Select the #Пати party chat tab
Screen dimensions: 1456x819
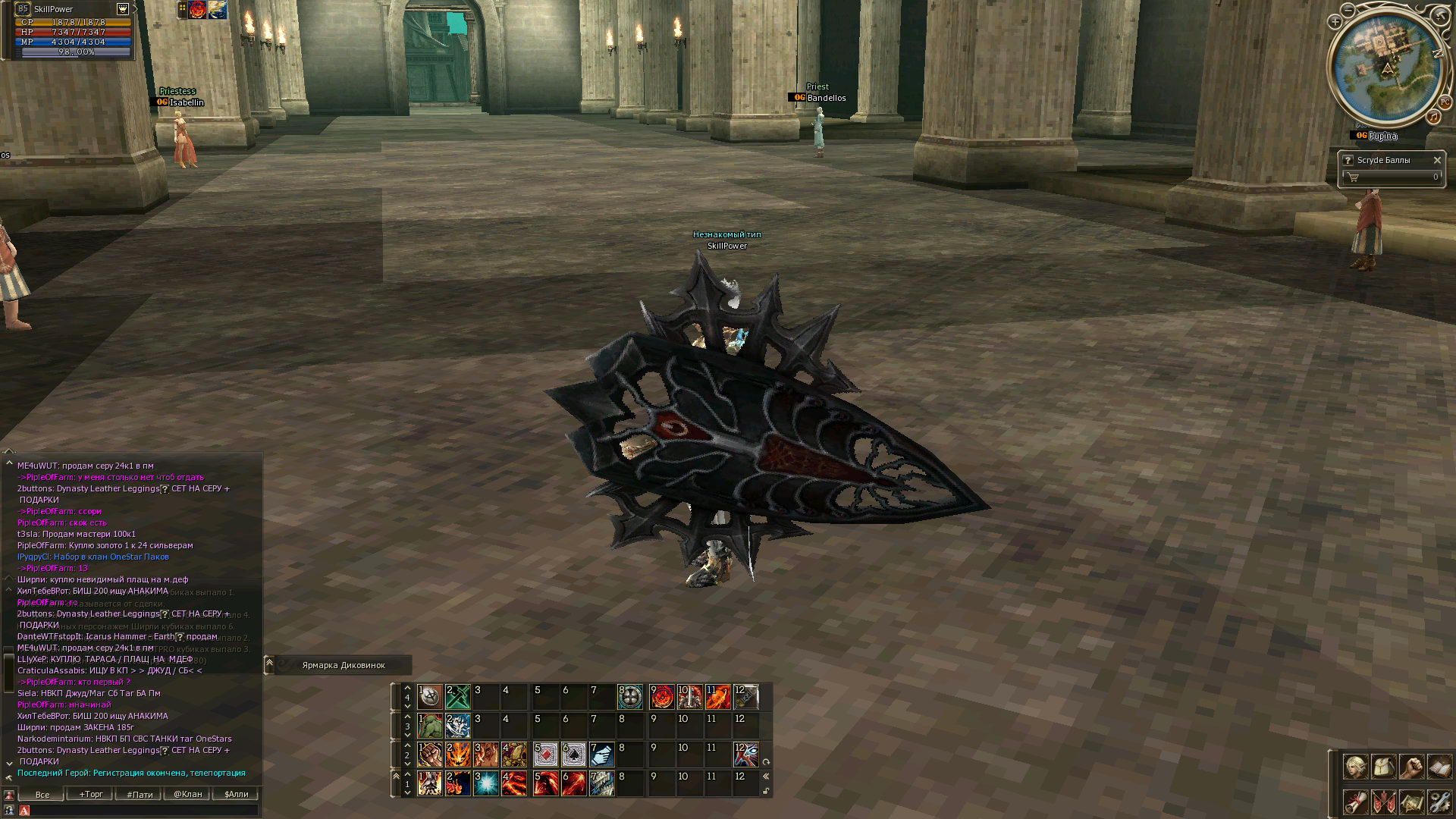pyautogui.click(x=139, y=794)
